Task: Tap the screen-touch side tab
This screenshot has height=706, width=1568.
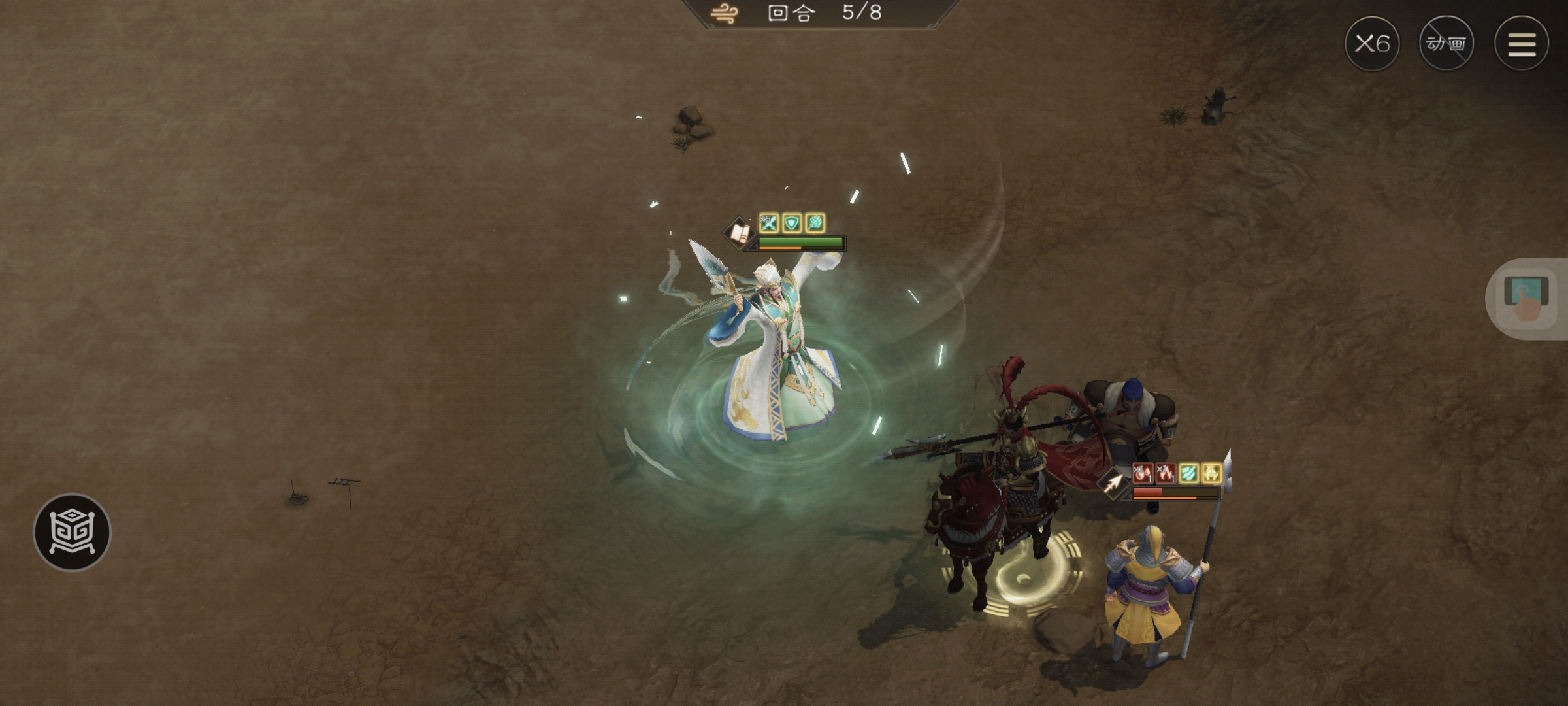Action: click(x=1526, y=299)
